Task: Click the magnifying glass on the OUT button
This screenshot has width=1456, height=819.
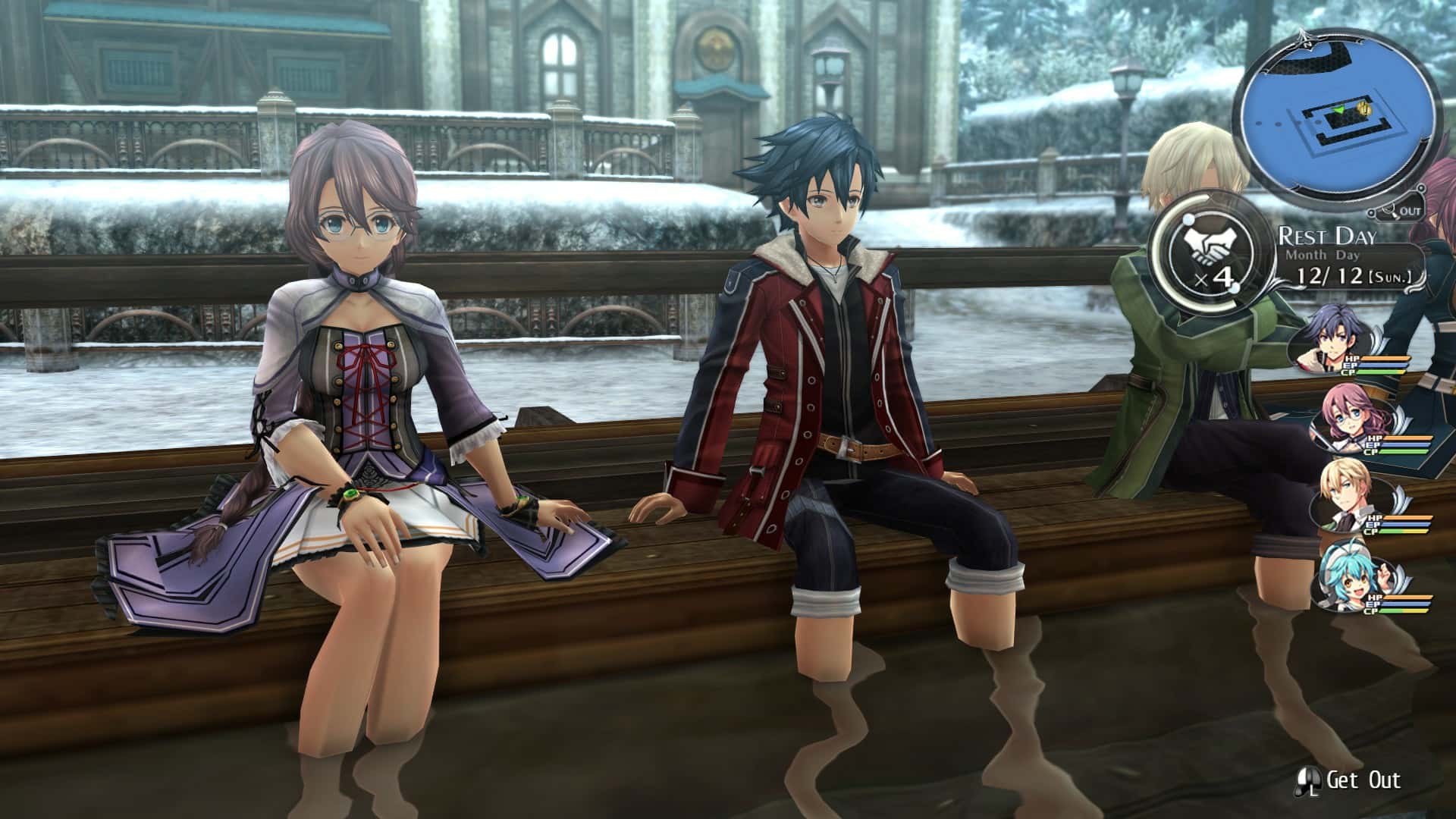Action: [1391, 211]
